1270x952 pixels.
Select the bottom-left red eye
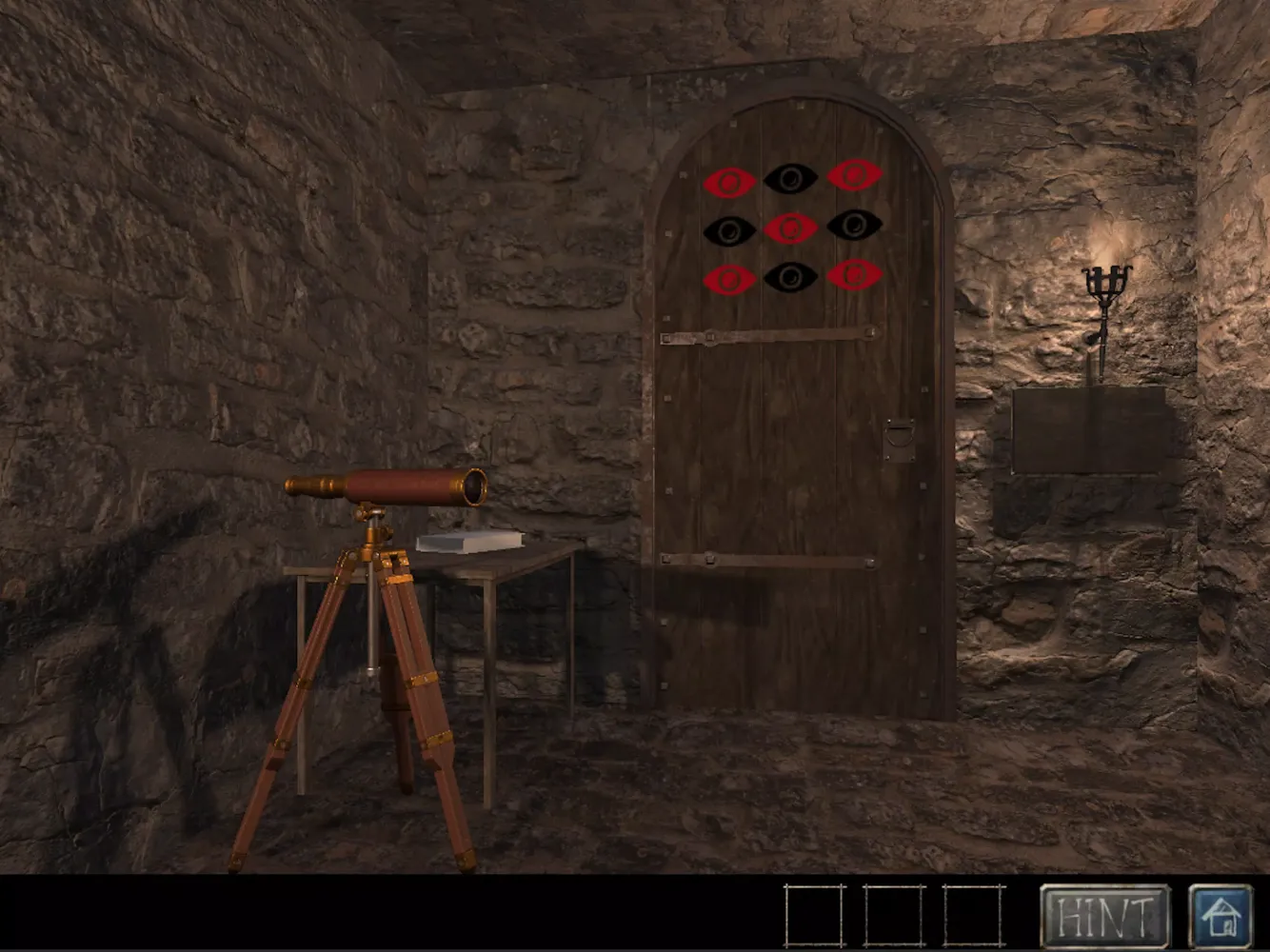pyautogui.click(x=729, y=280)
